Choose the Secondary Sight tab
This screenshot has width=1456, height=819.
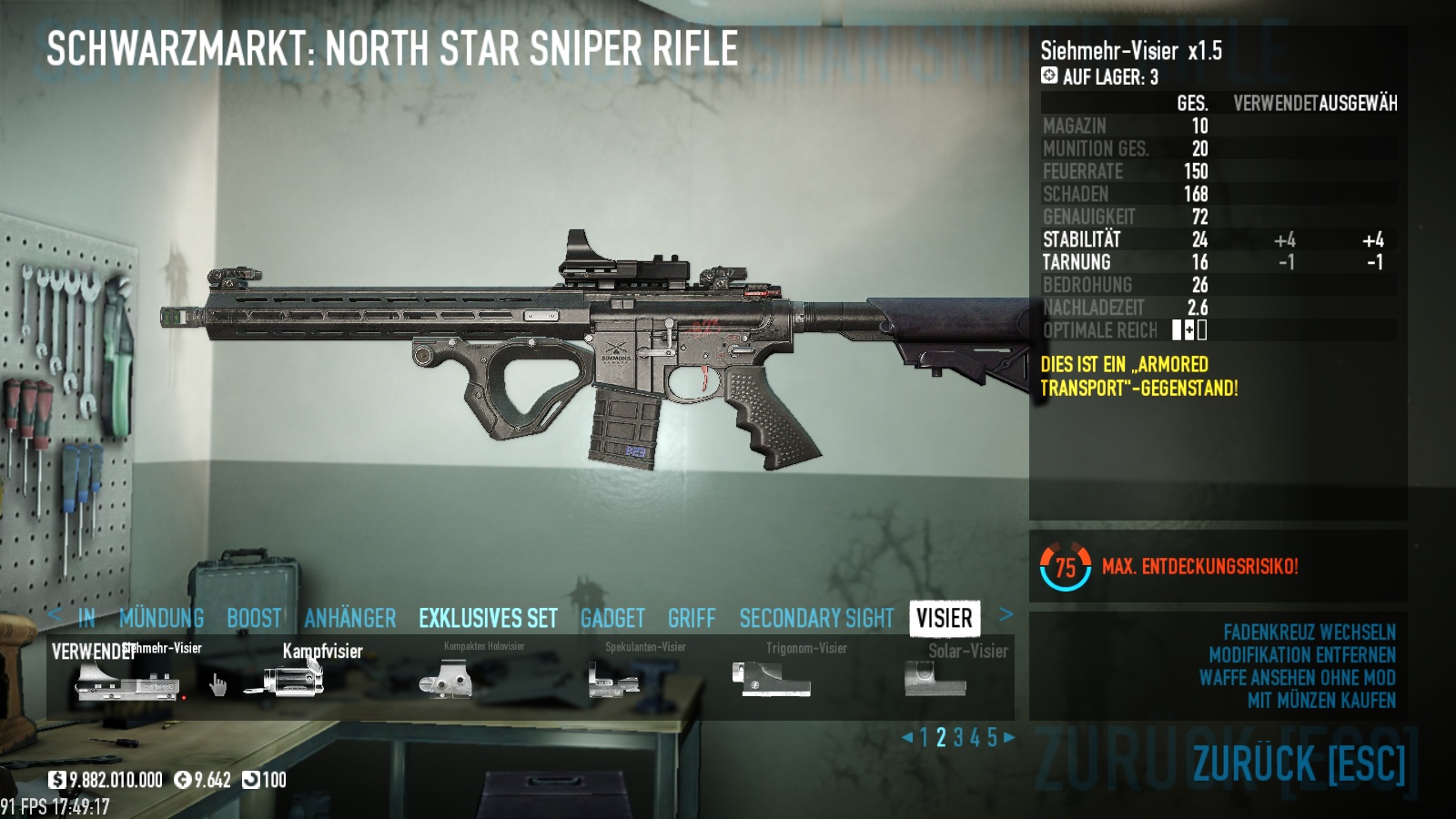816,619
